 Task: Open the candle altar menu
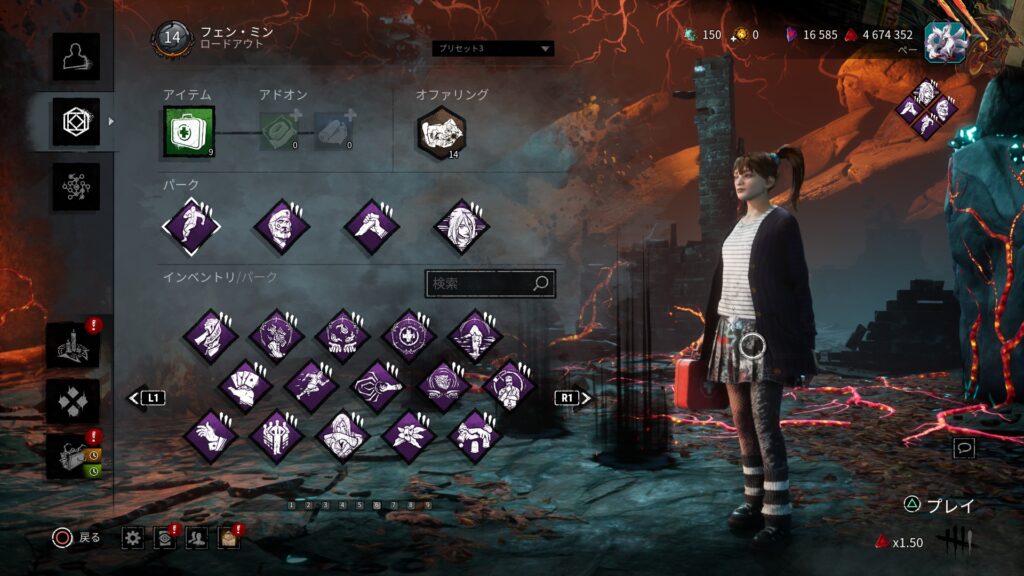coord(73,346)
